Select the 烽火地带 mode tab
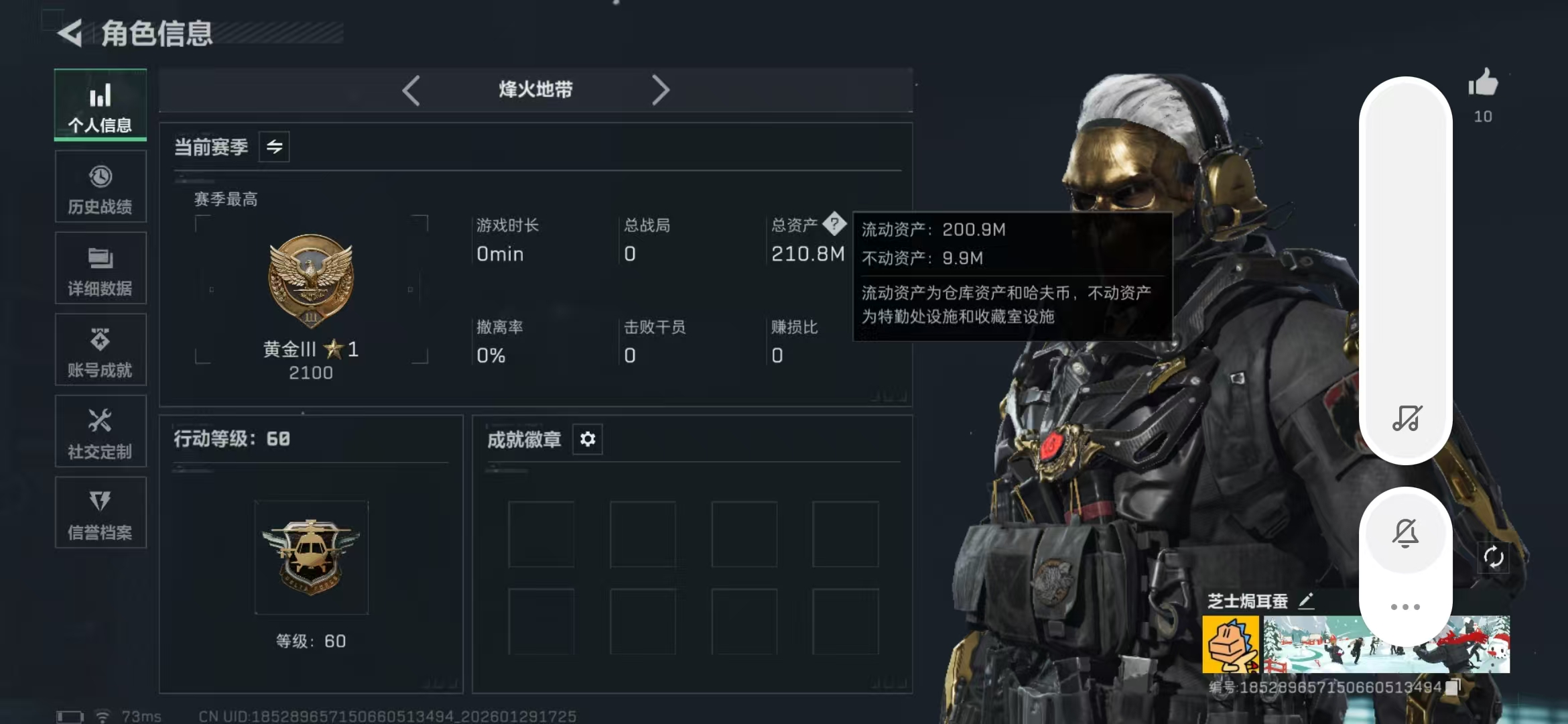 pos(535,89)
